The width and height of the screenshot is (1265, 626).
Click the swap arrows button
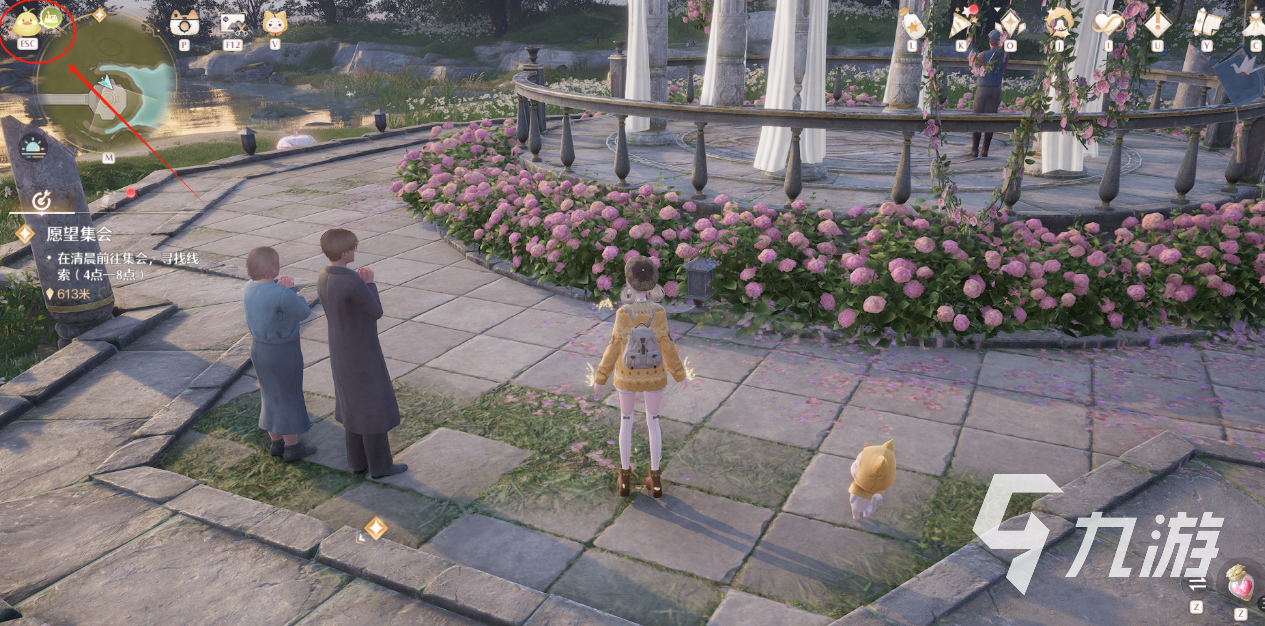pos(1197,584)
